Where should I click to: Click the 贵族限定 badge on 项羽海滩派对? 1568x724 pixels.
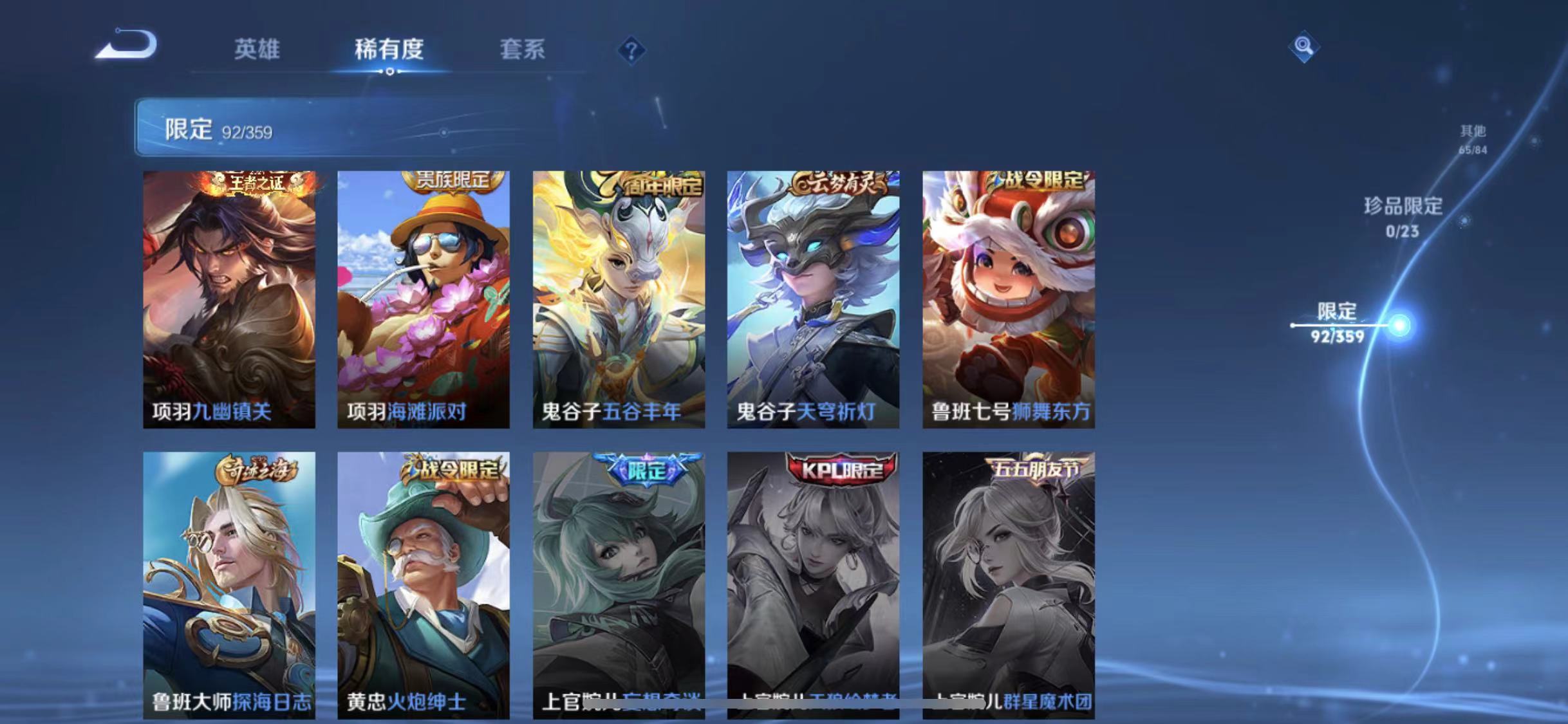pos(453,181)
